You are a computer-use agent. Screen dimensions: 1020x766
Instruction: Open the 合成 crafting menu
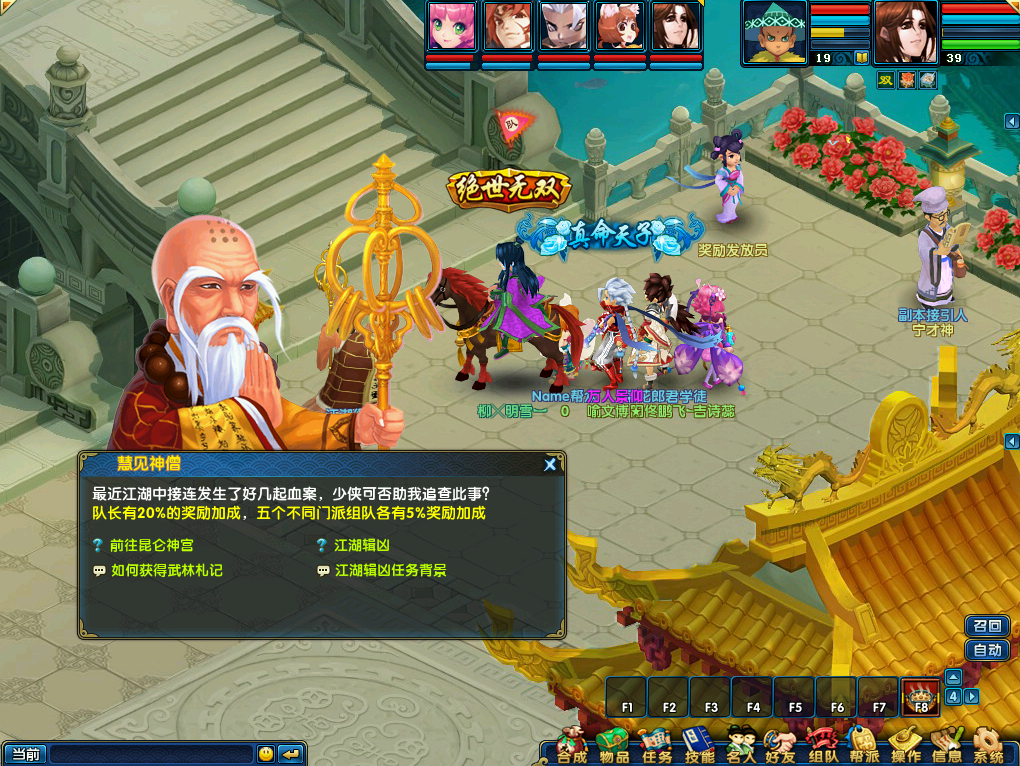point(571,746)
